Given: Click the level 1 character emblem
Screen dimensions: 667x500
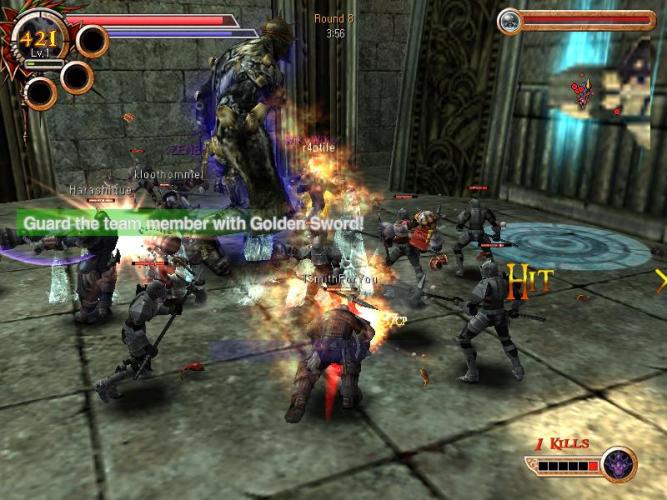Looking at the screenshot, I should pyautogui.click(x=40, y=42).
